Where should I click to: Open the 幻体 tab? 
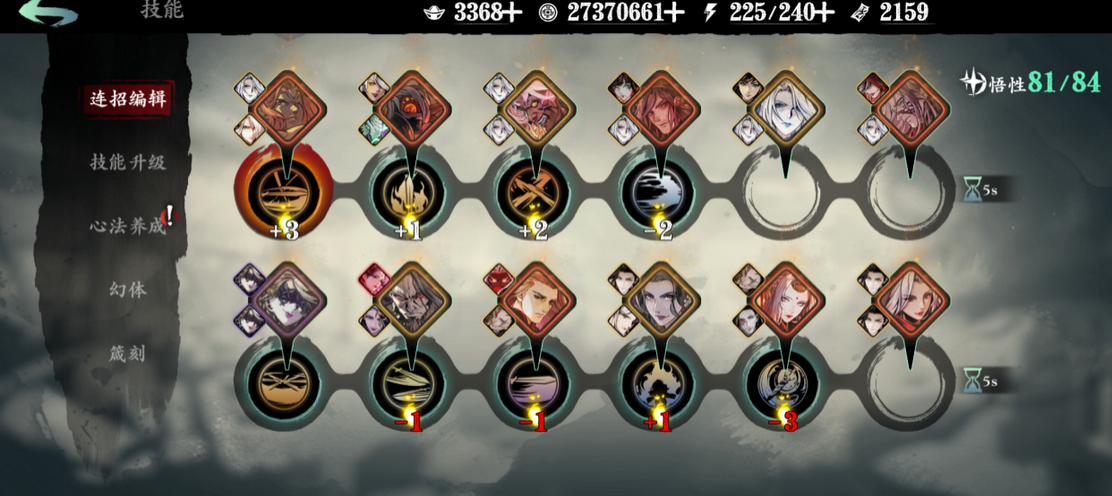click(127, 289)
